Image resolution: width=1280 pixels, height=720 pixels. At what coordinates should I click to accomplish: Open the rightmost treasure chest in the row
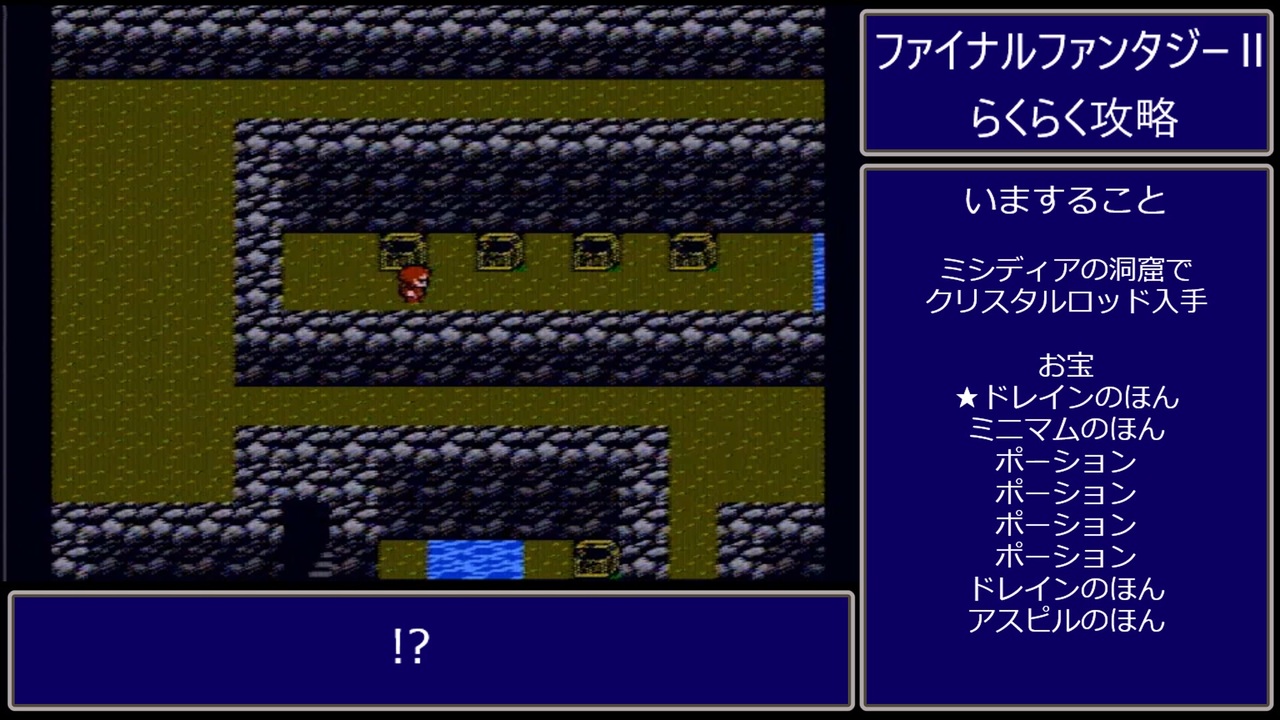pyautogui.click(x=688, y=253)
